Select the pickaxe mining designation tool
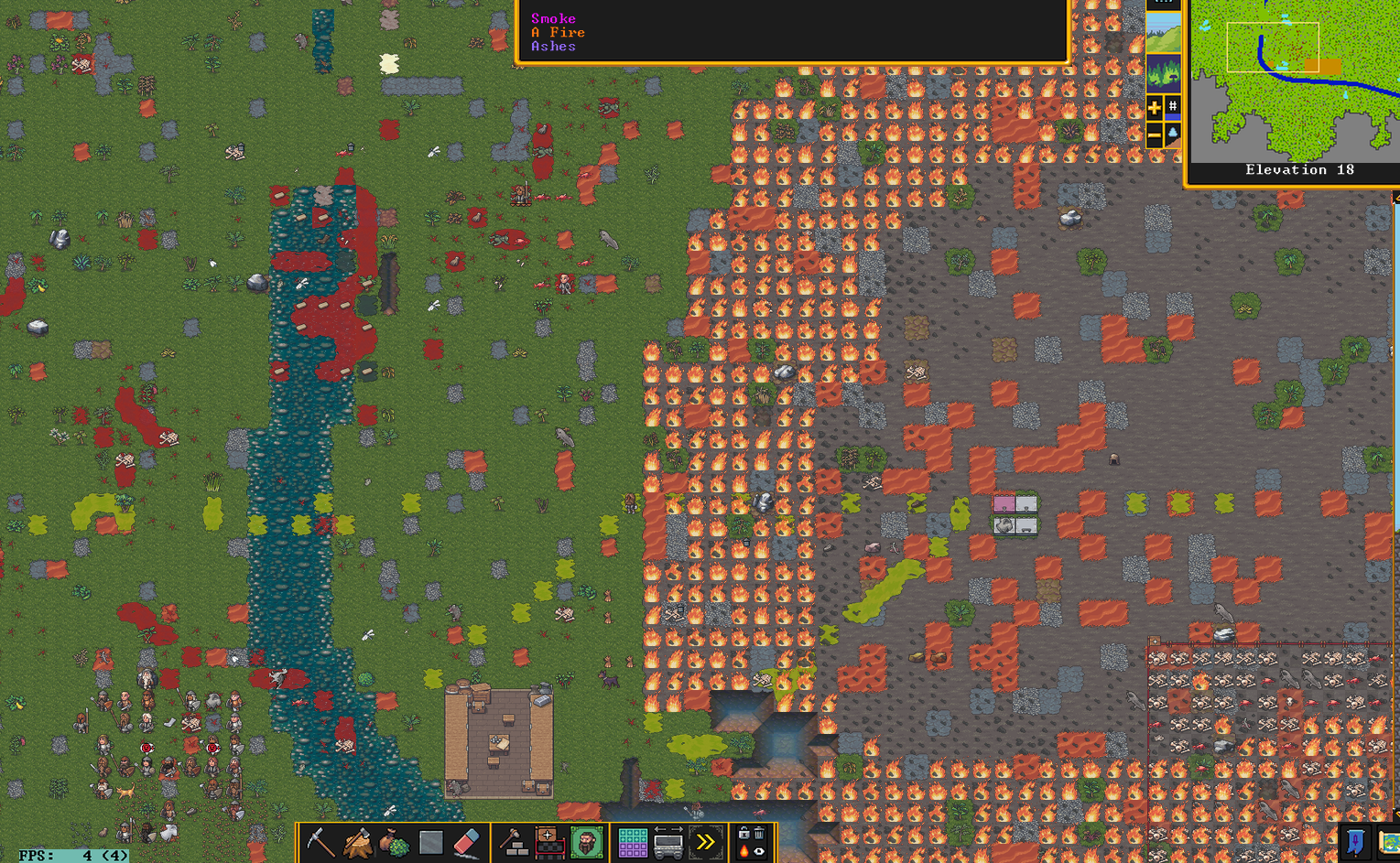 (320, 842)
